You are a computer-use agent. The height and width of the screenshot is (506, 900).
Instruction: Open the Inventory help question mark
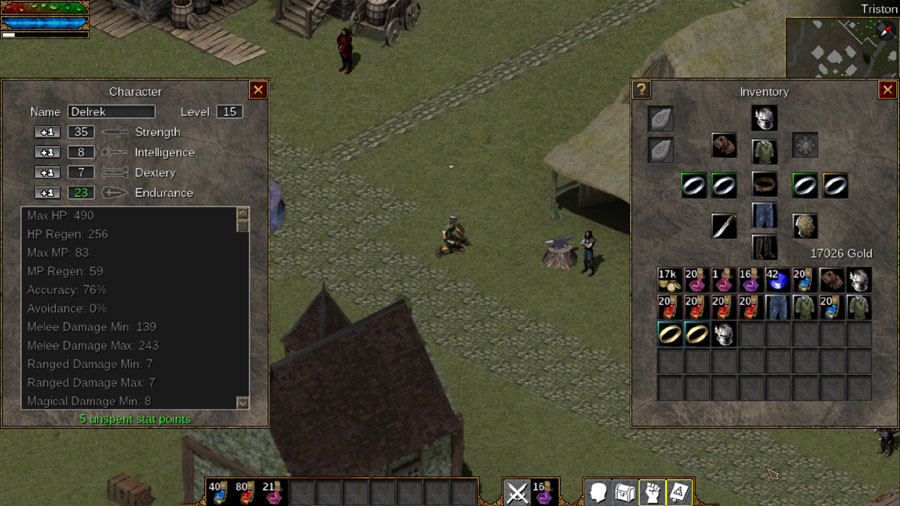click(641, 90)
